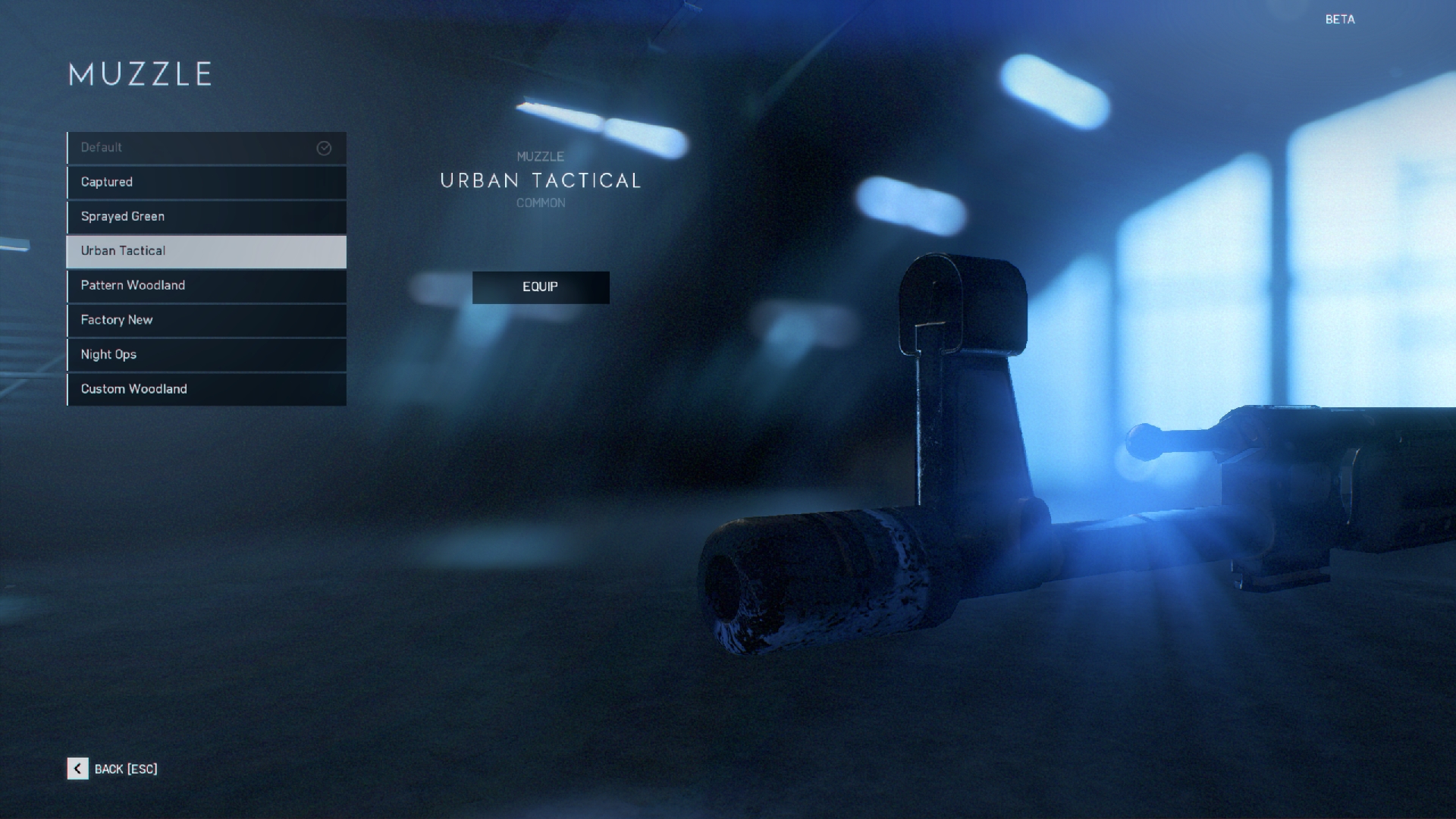This screenshot has height=819, width=1456.
Task: Select the highlighted Urban Tactical entry
Action: click(206, 251)
